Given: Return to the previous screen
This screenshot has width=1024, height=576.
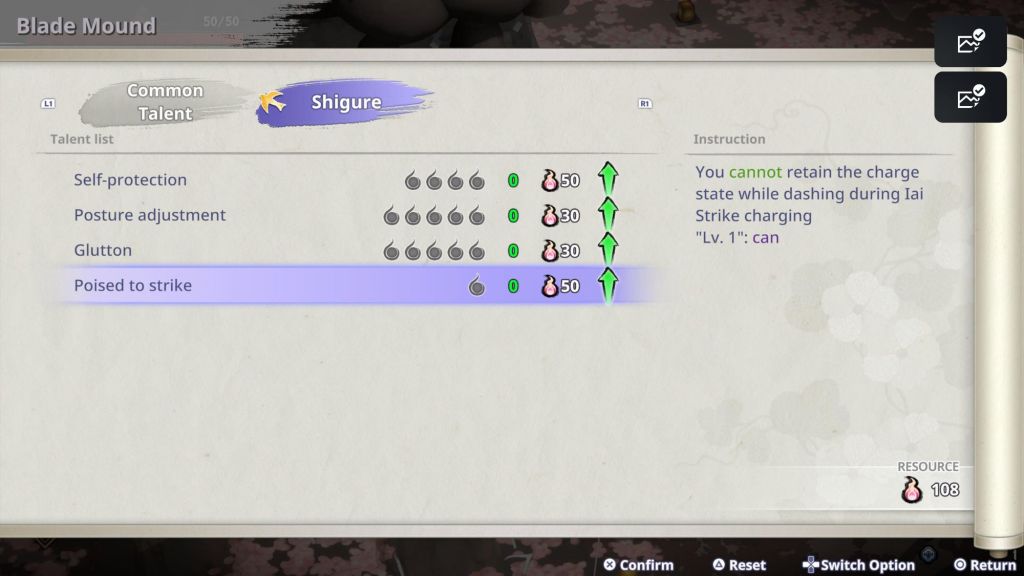Looking at the screenshot, I should click(985, 565).
